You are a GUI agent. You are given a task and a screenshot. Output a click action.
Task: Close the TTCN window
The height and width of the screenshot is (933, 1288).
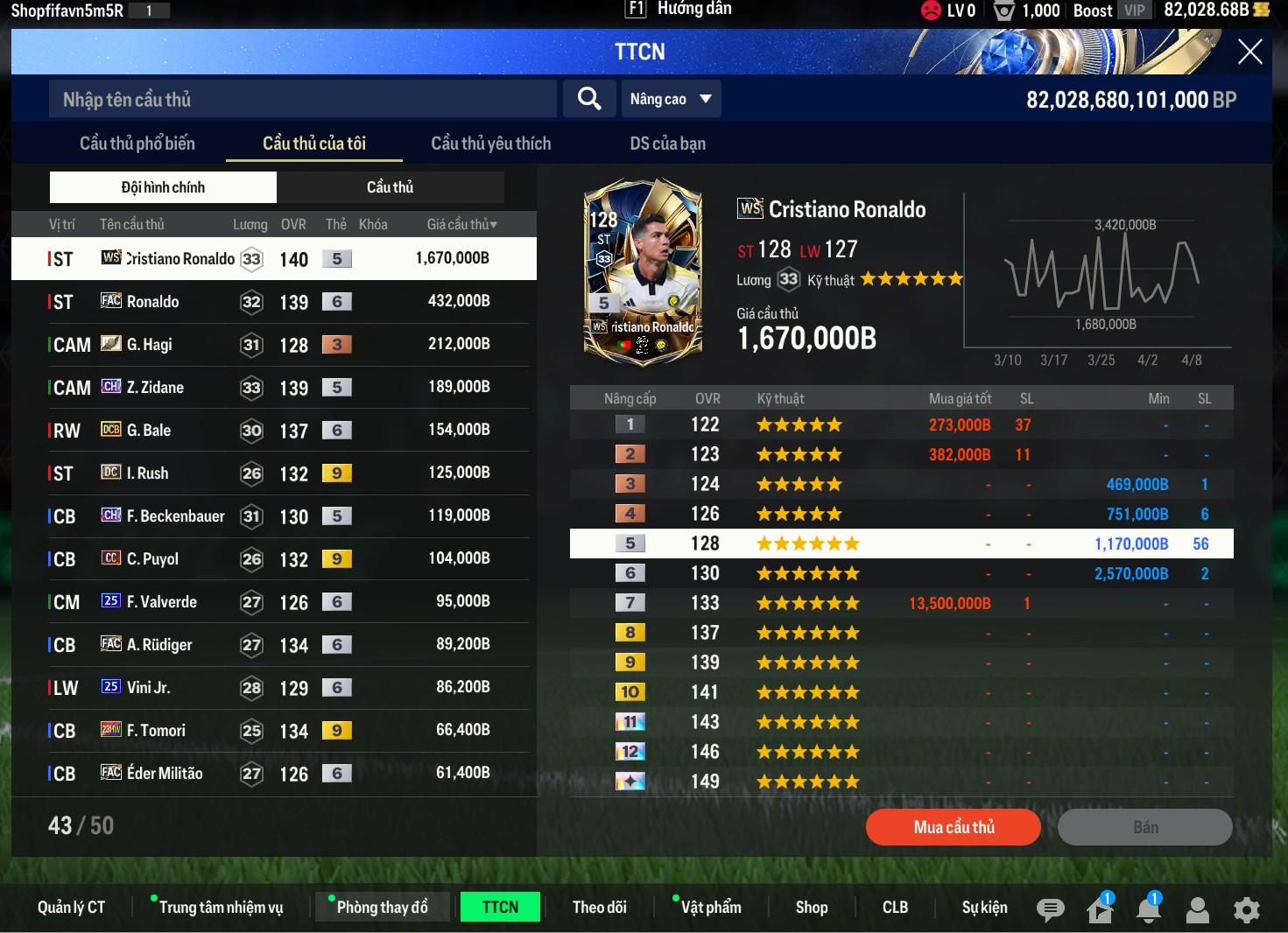click(x=1249, y=52)
